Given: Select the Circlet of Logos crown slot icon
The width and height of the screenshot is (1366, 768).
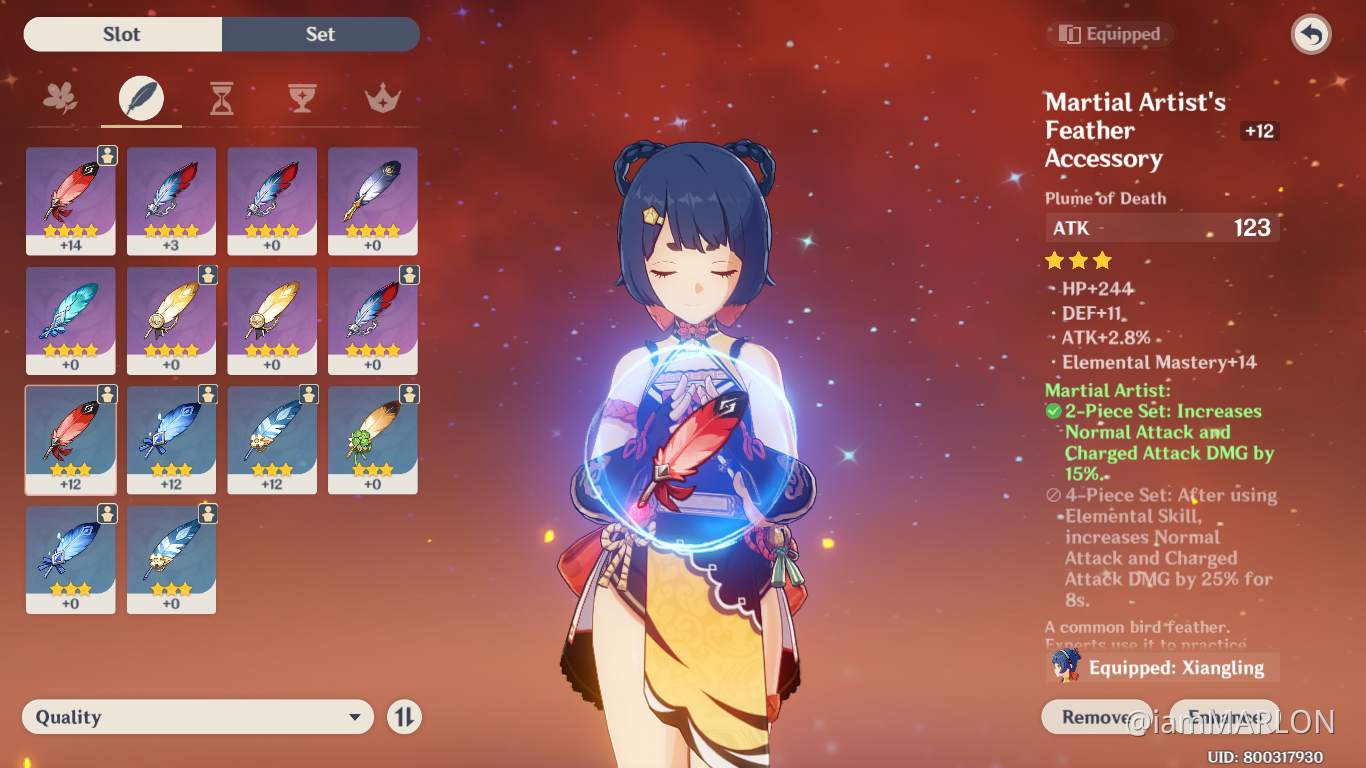Looking at the screenshot, I should click(383, 98).
